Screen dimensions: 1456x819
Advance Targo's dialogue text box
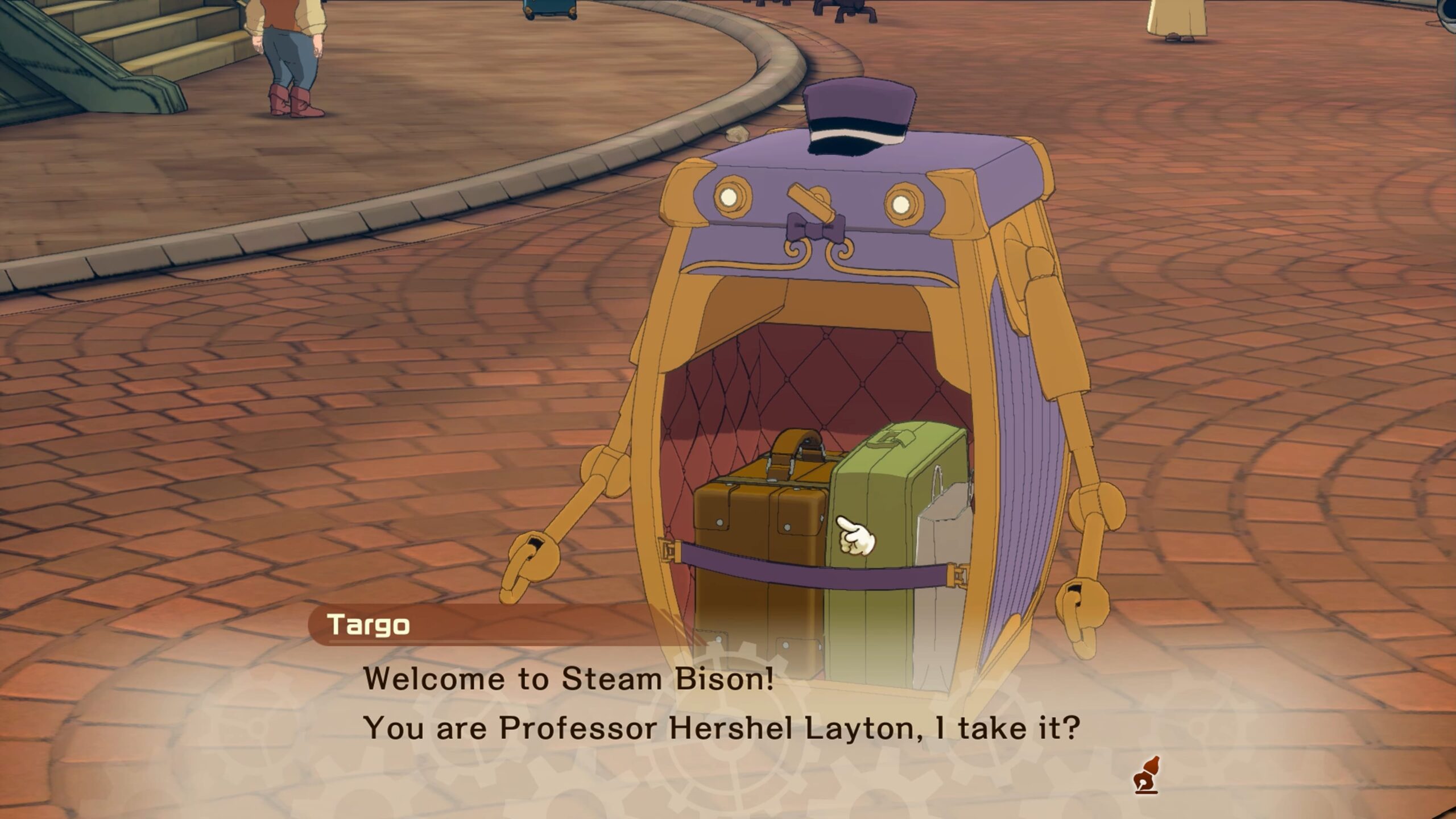pyautogui.click(x=721, y=704)
